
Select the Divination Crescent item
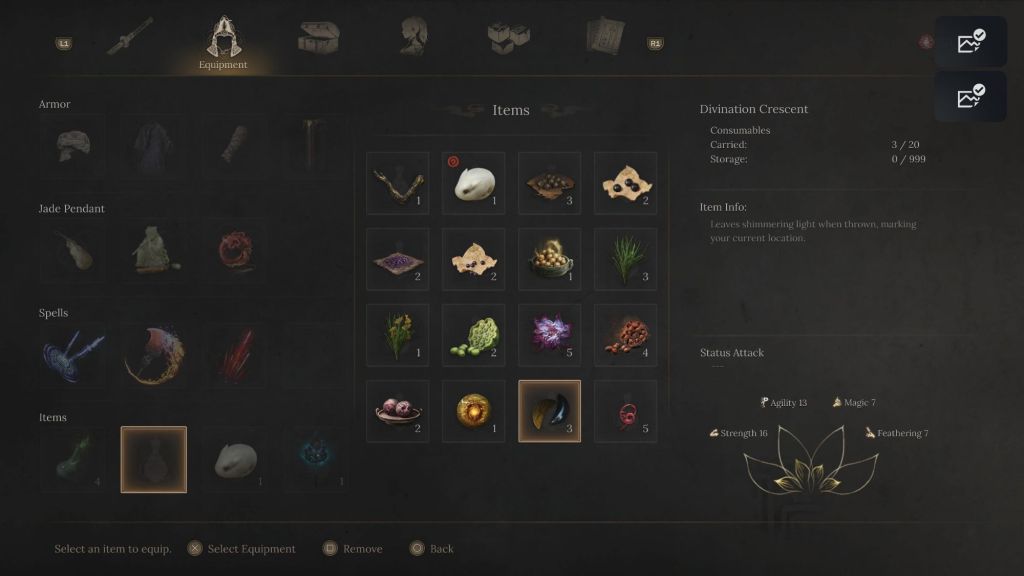[x=549, y=410]
